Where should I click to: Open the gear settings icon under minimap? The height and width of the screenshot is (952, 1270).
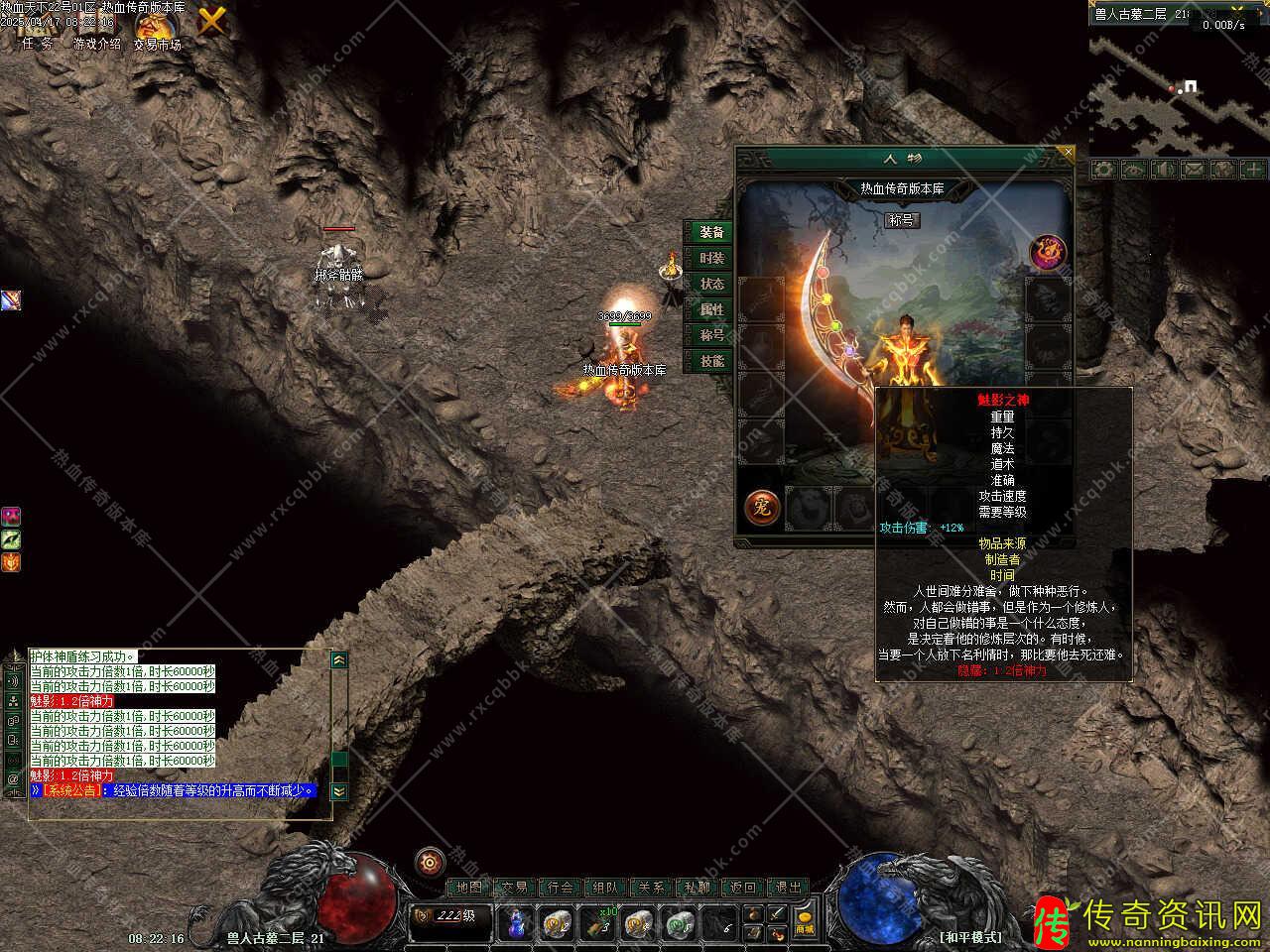pos(1102,170)
